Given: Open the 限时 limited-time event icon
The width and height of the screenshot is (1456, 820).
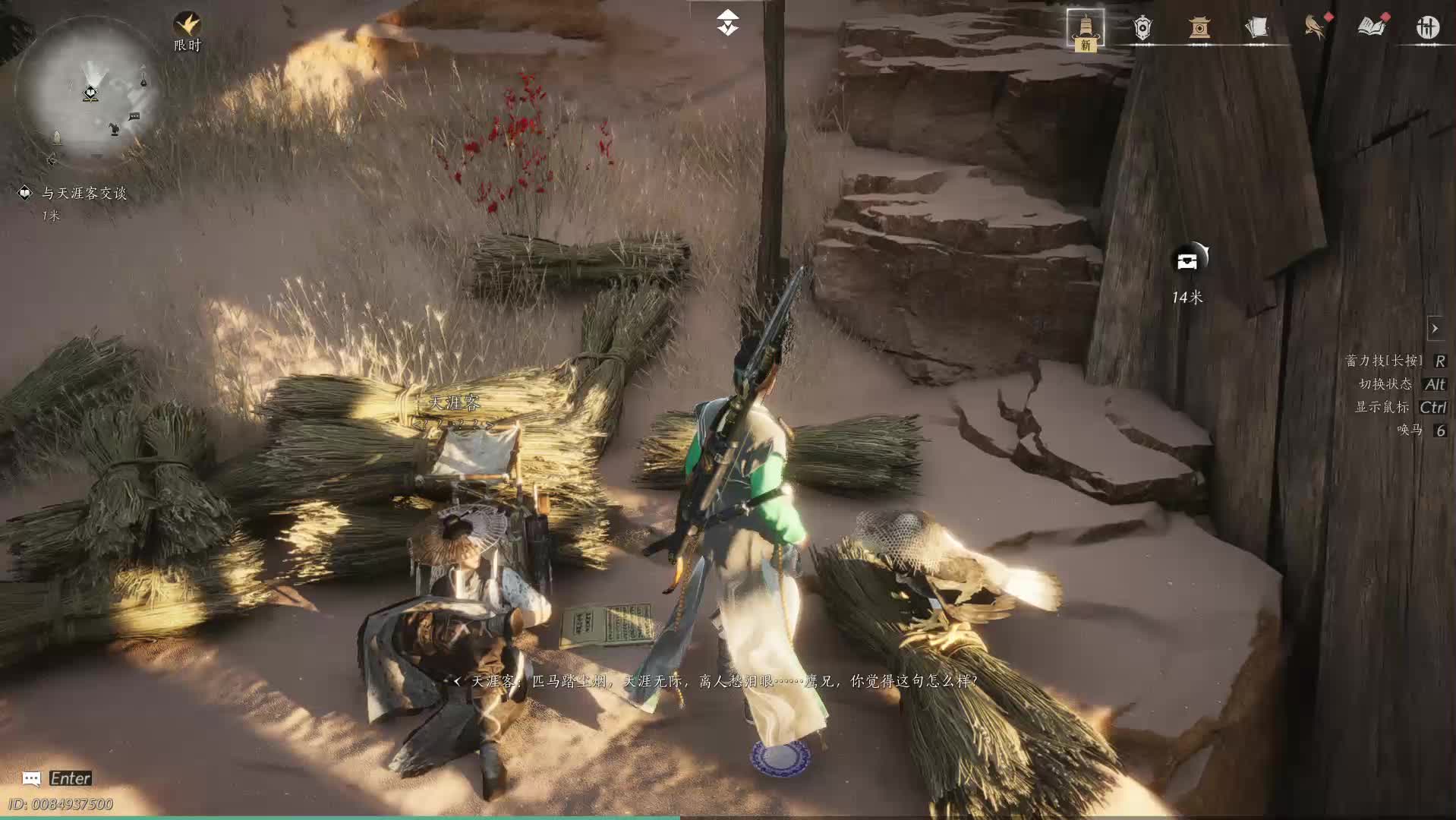Looking at the screenshot, I should [187, 26].
